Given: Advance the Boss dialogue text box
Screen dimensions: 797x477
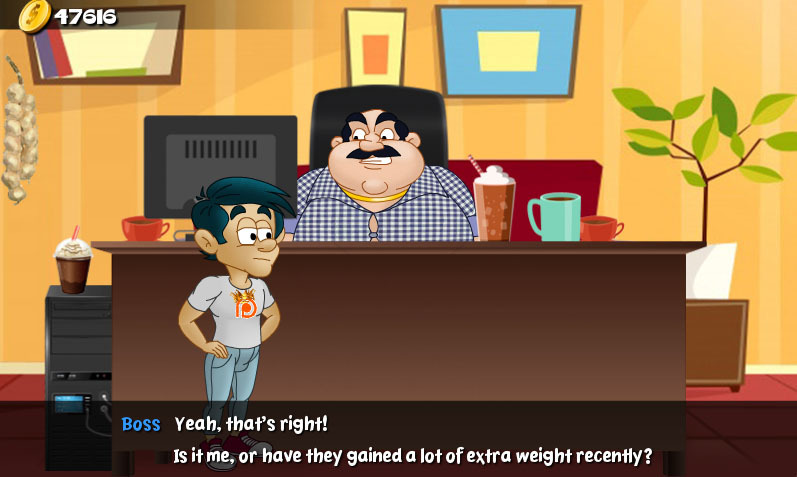Looking at the screenshot, I should (x=398, y=439).
